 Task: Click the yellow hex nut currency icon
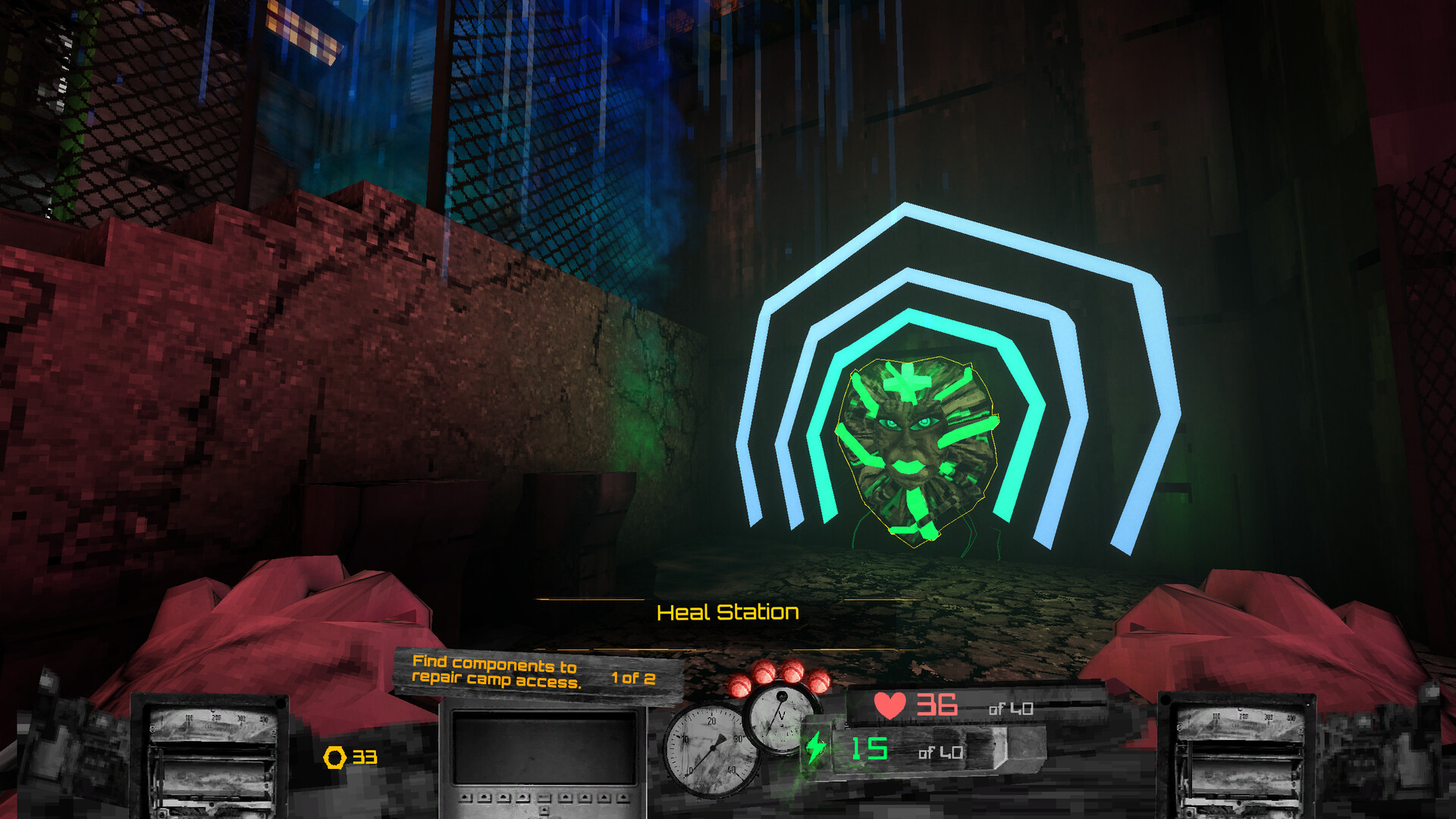336,756
